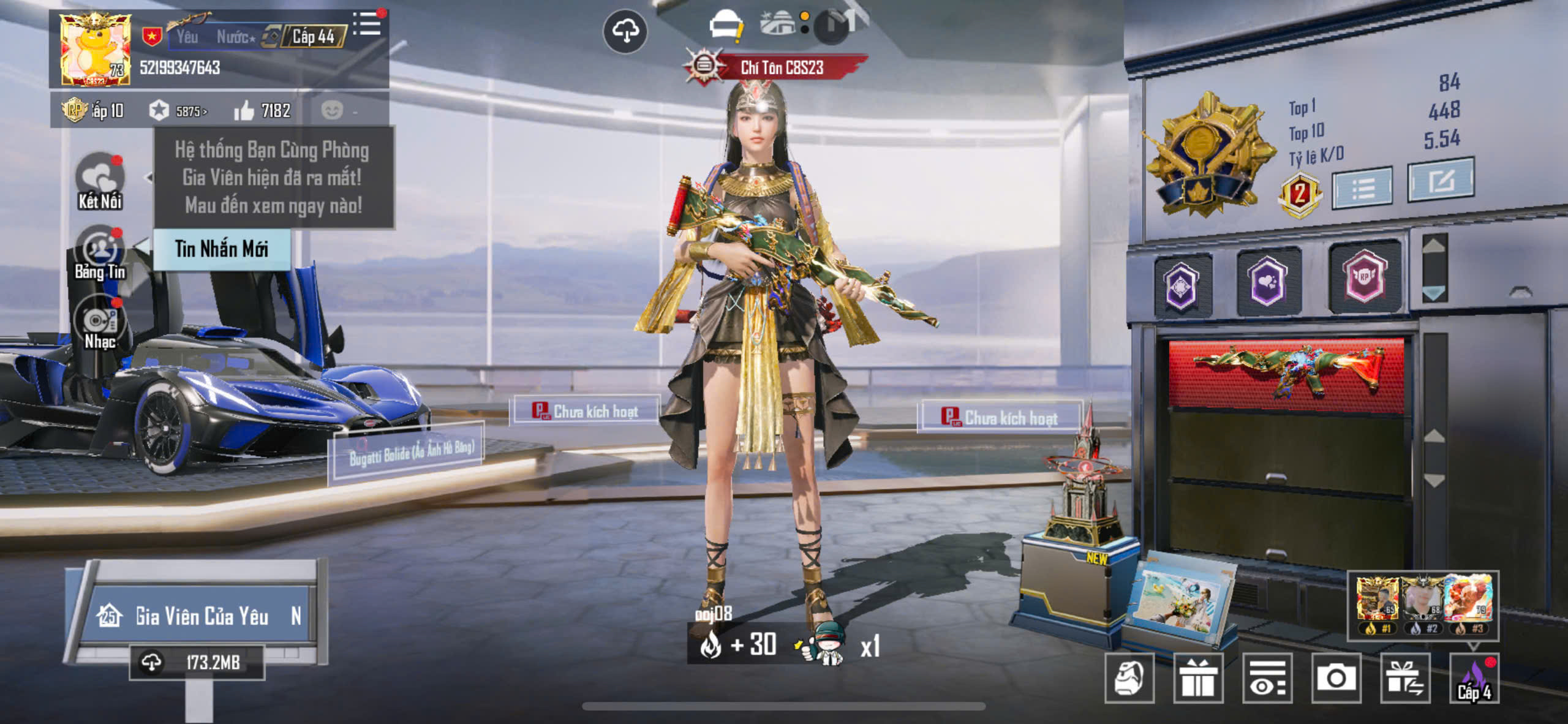
Task: Open the Cấp 4 purple flame icon
Action: 1474,678
